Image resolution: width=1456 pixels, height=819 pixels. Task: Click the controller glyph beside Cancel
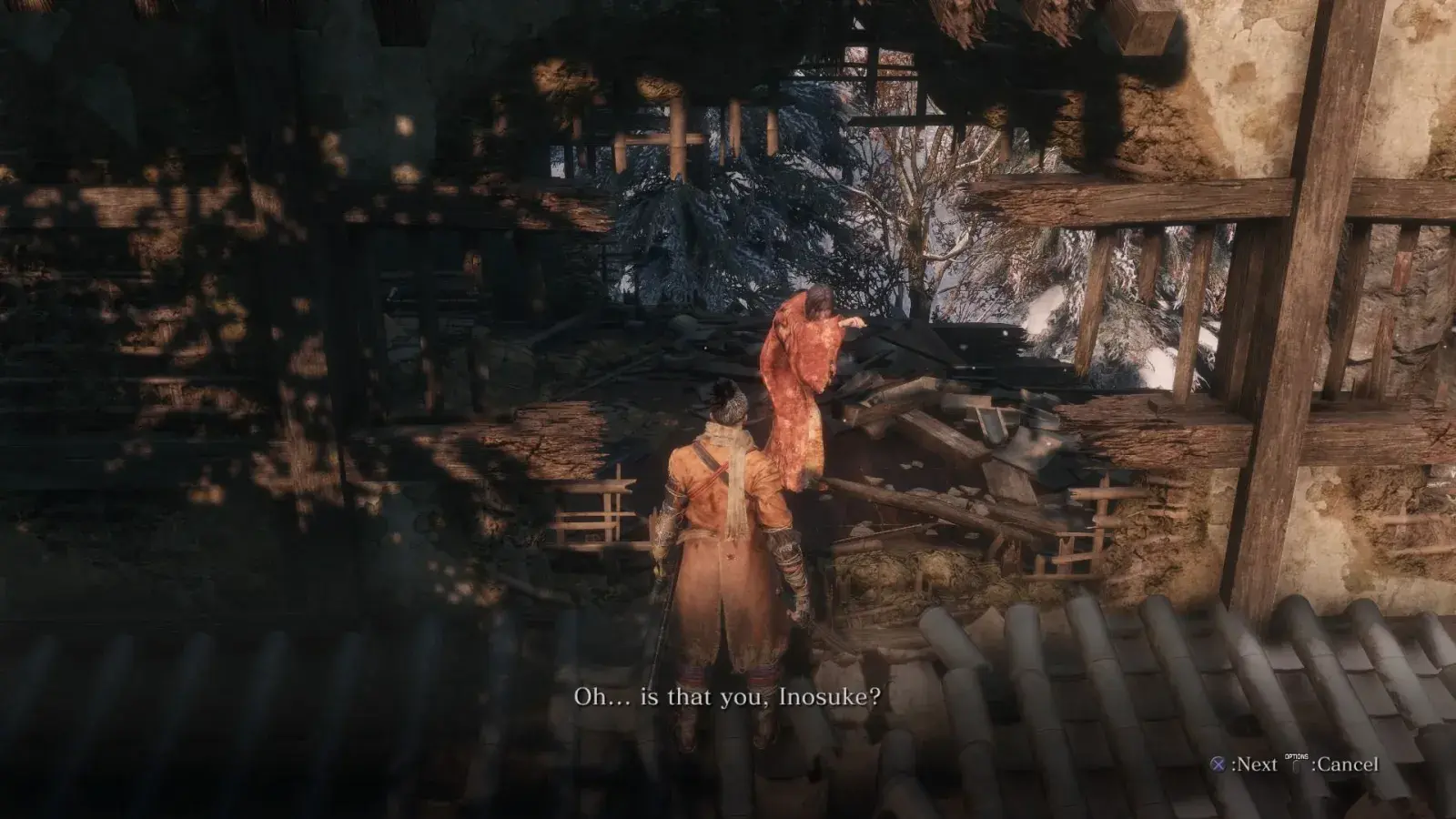click(x=1296, y=767)
